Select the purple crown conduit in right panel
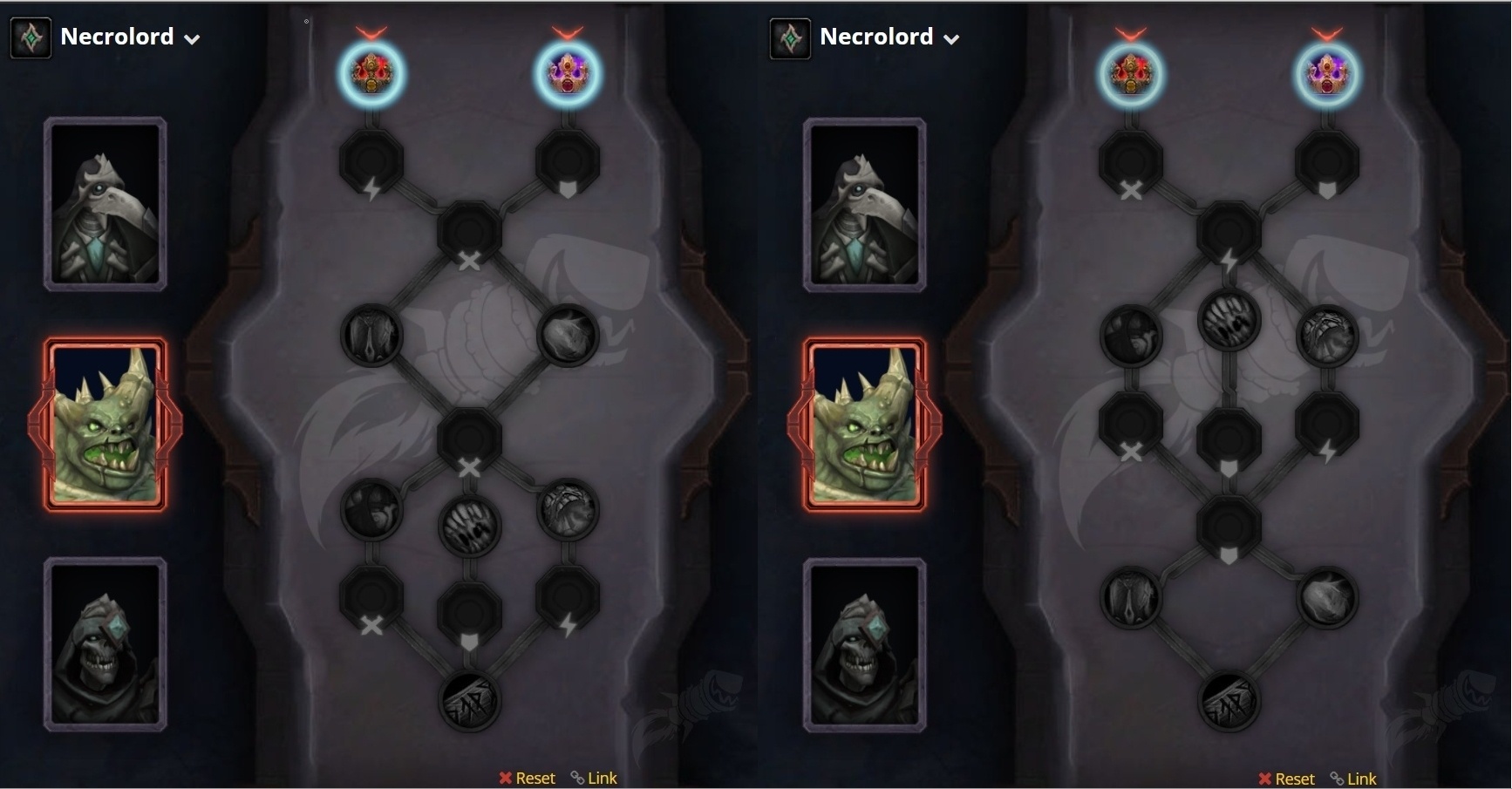The width and height of the screenshot is (1512, 789). tap(1326, 73)
